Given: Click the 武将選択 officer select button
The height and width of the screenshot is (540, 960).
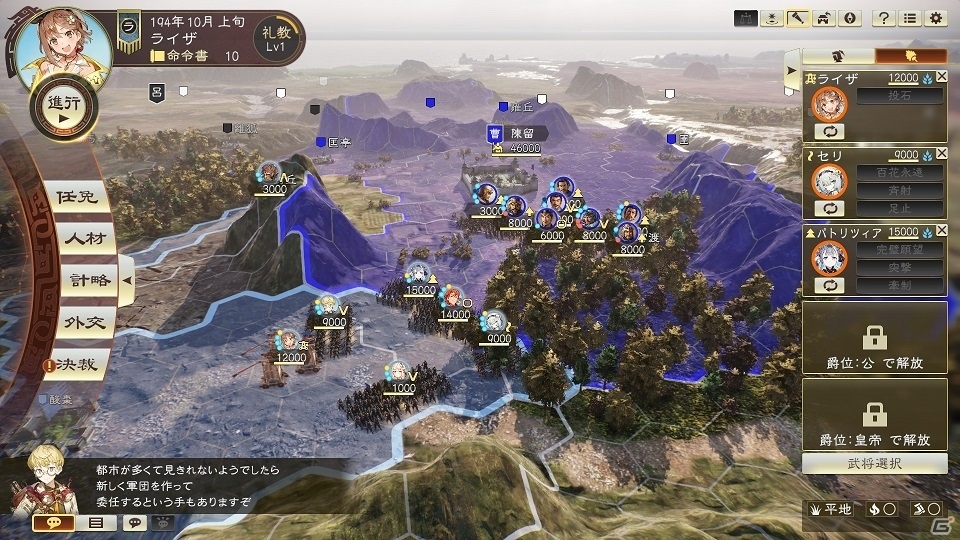Looking at the screenshot, I should 874,464.
